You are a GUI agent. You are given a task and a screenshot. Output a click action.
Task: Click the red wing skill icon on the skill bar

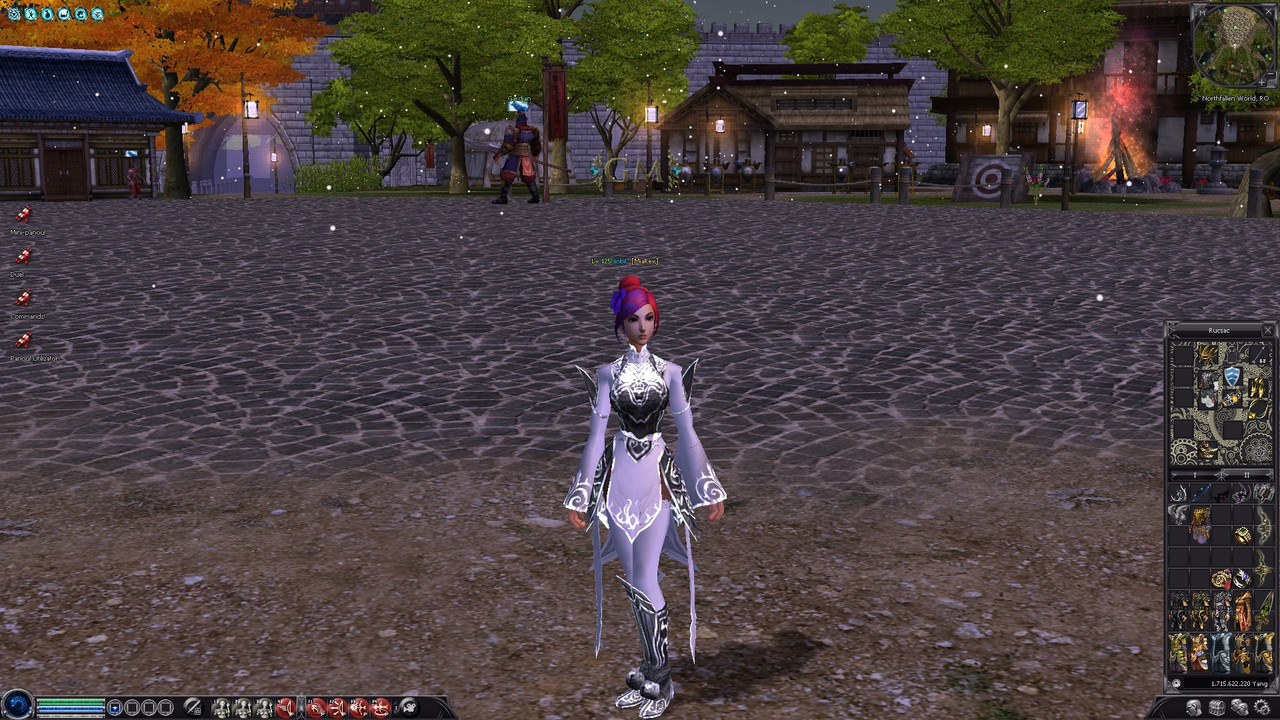(x=285, y=707)
